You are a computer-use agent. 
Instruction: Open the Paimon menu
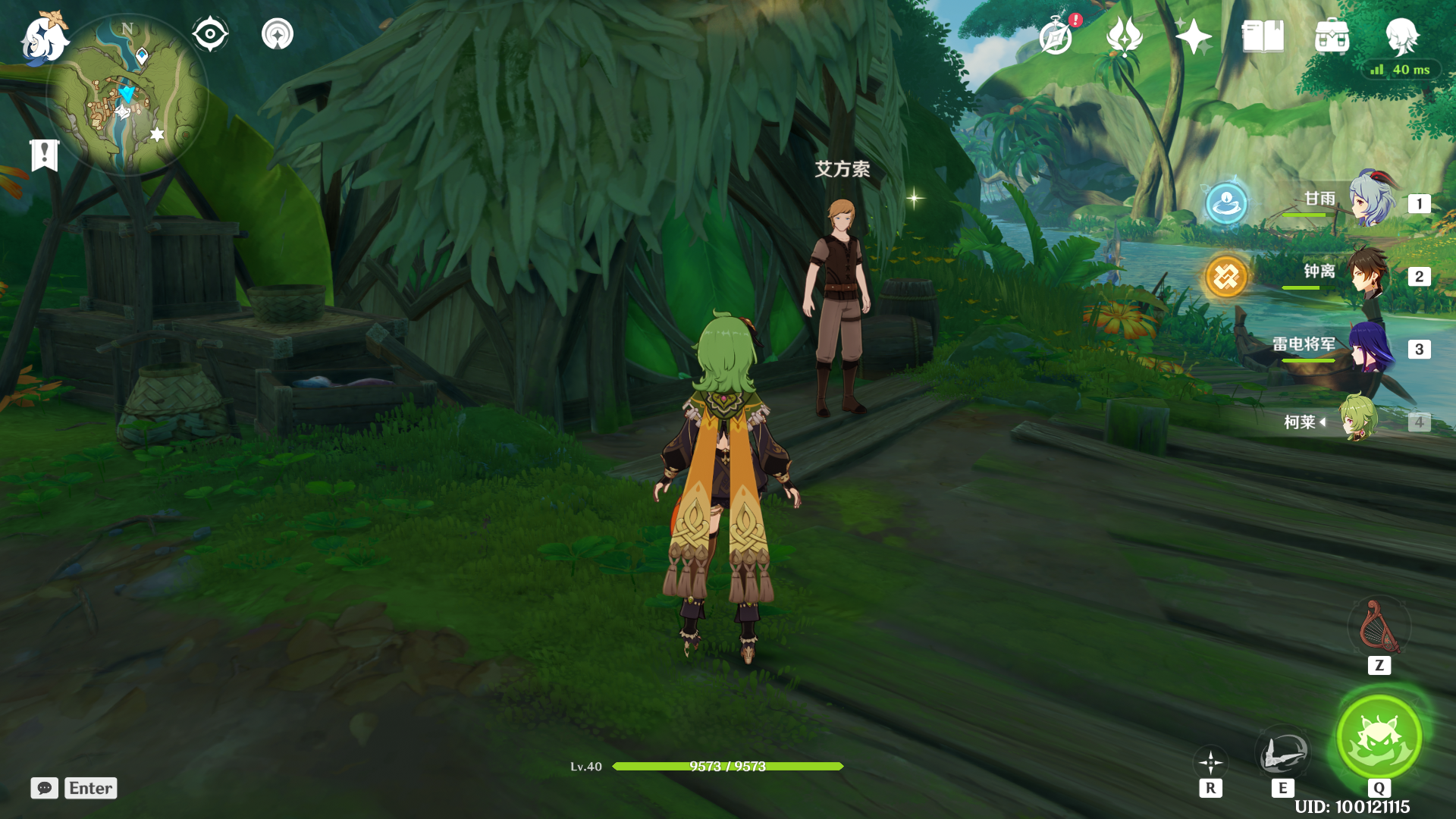tap(44, 38)
